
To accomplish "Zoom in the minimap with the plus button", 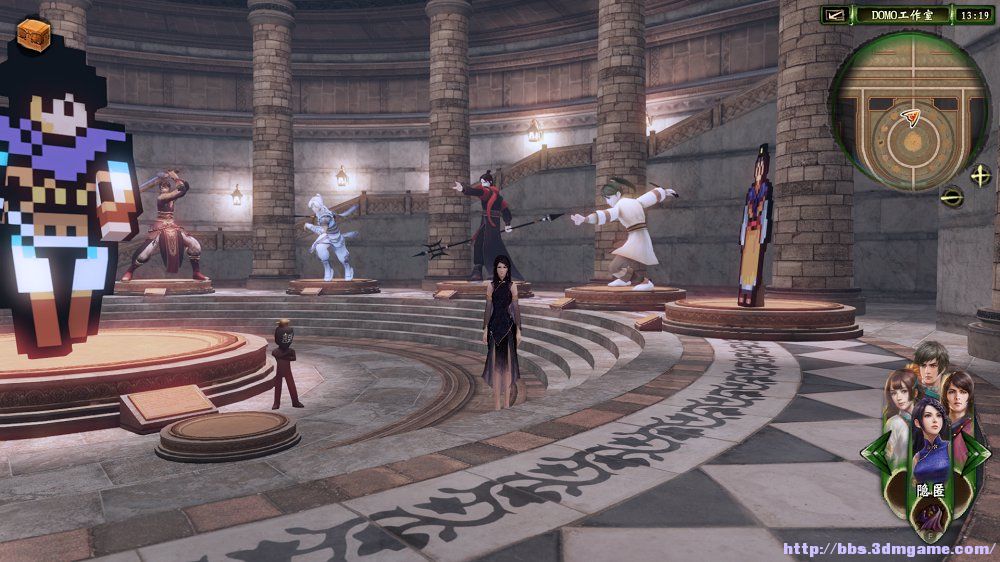I will 980,175.
